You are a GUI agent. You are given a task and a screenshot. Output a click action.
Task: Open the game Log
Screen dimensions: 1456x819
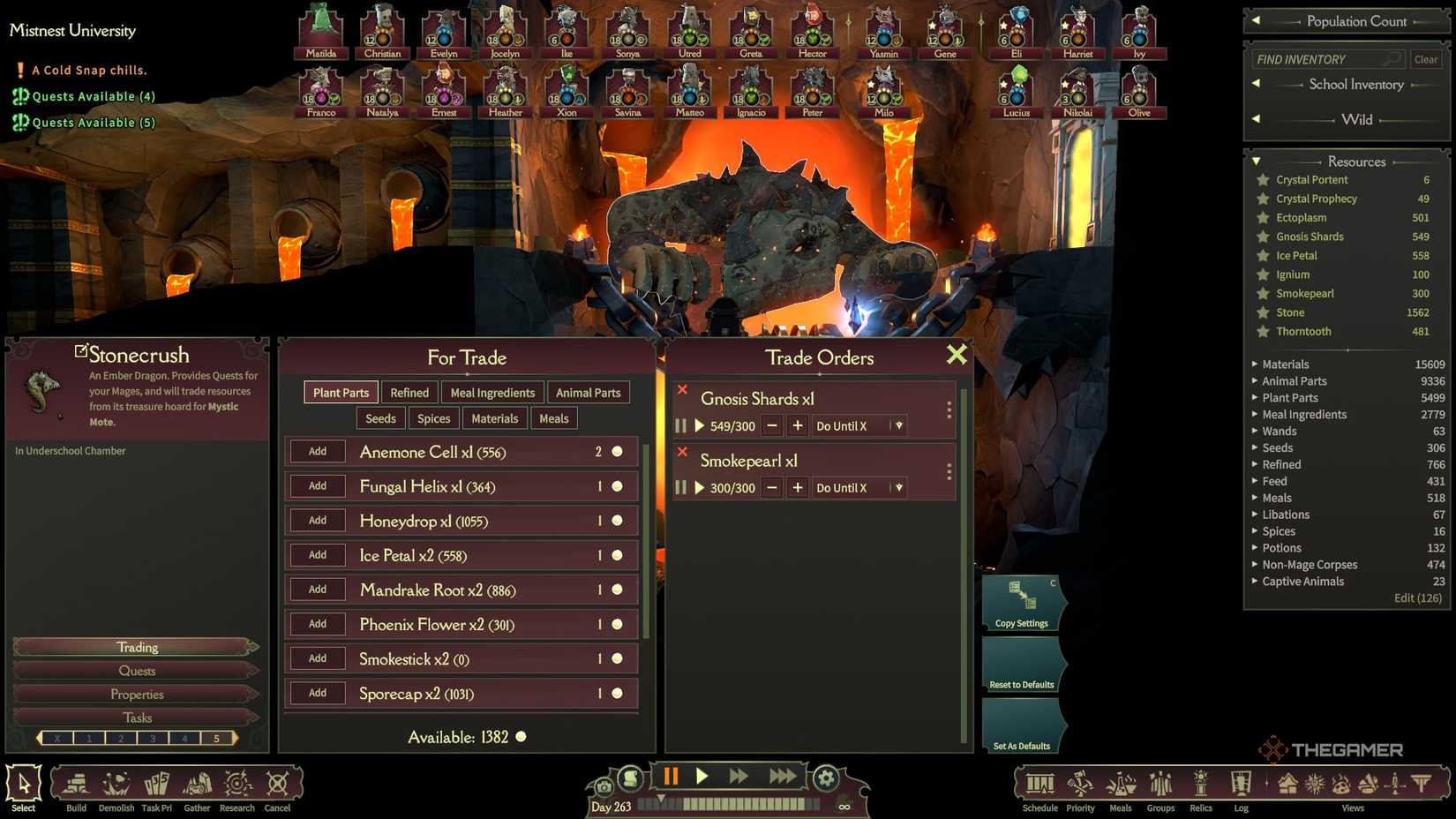click(x=1241, y=784)
